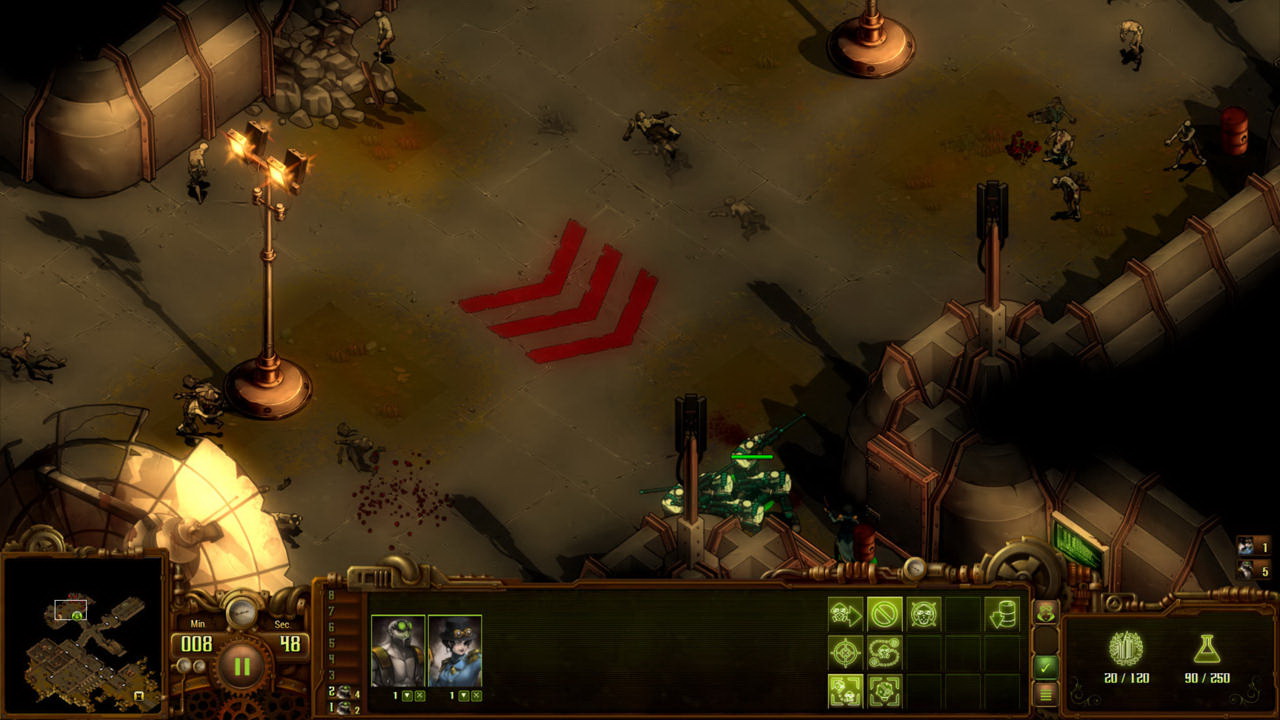
Task: Activate the move command icon
Action: (845, 614)
